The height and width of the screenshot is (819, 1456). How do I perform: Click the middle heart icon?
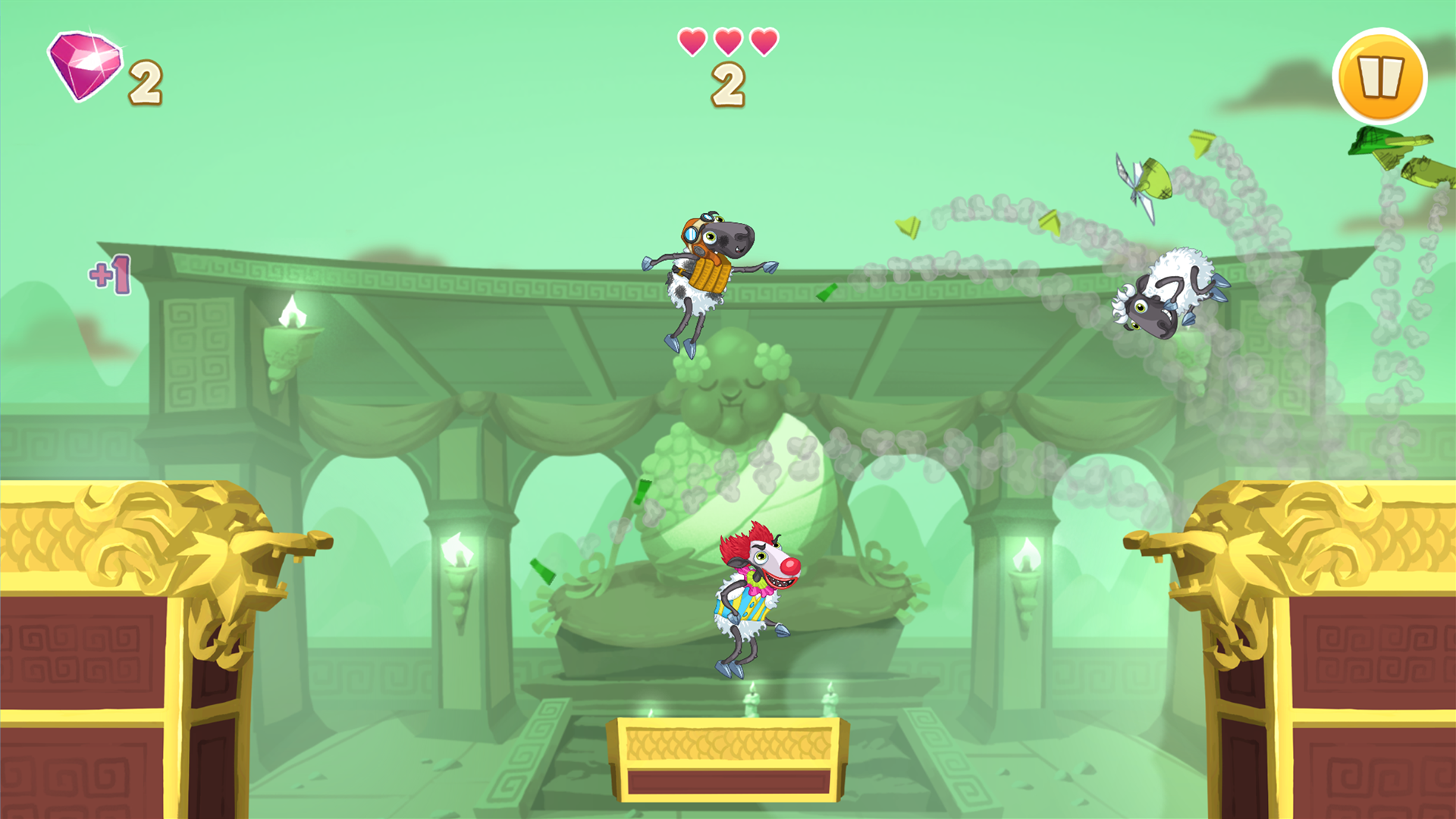coord(726,42)
